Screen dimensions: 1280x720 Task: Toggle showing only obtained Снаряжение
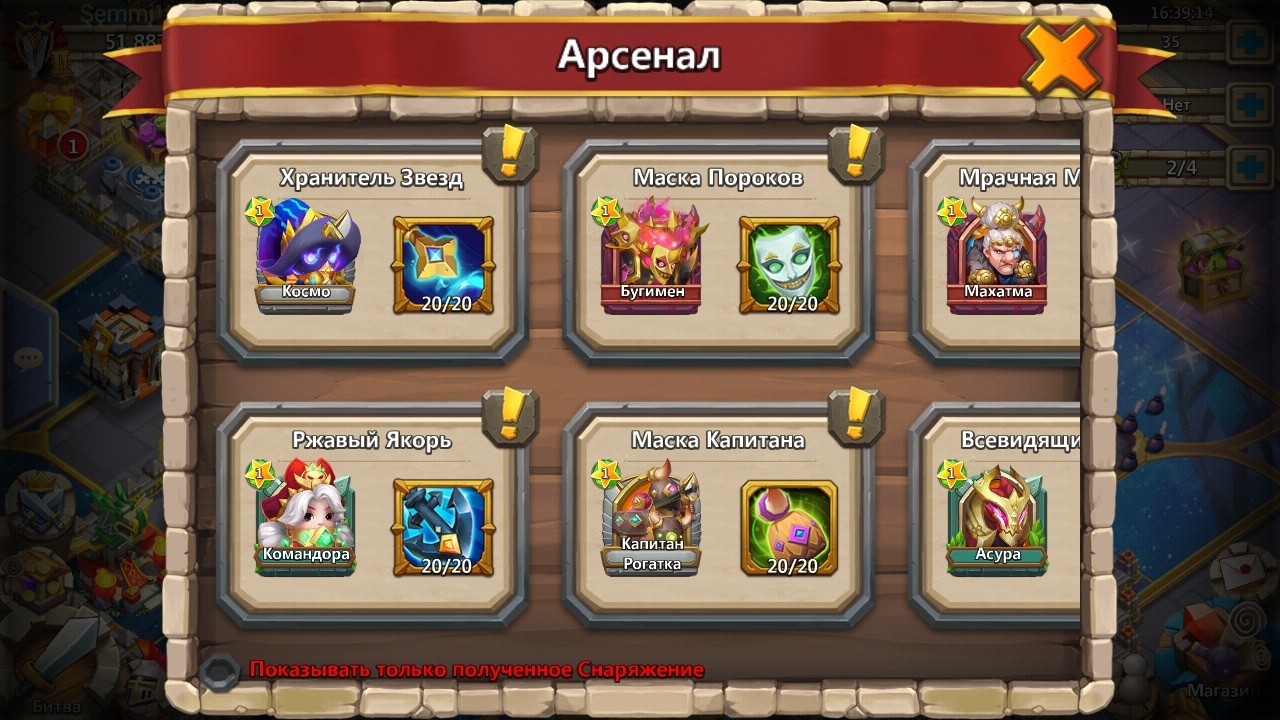[219, 671]
